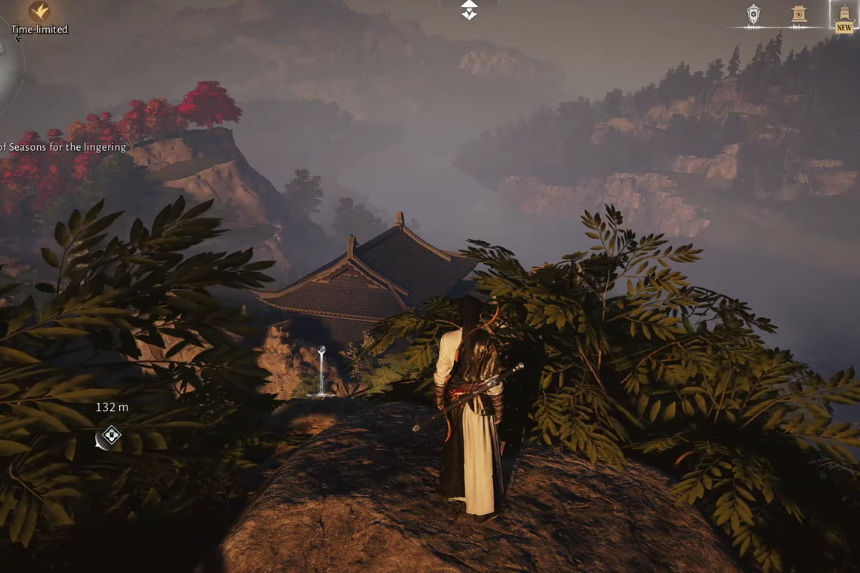Click the circular minimap
Screen dimensions: 860x573
click(x=8, y=70)
